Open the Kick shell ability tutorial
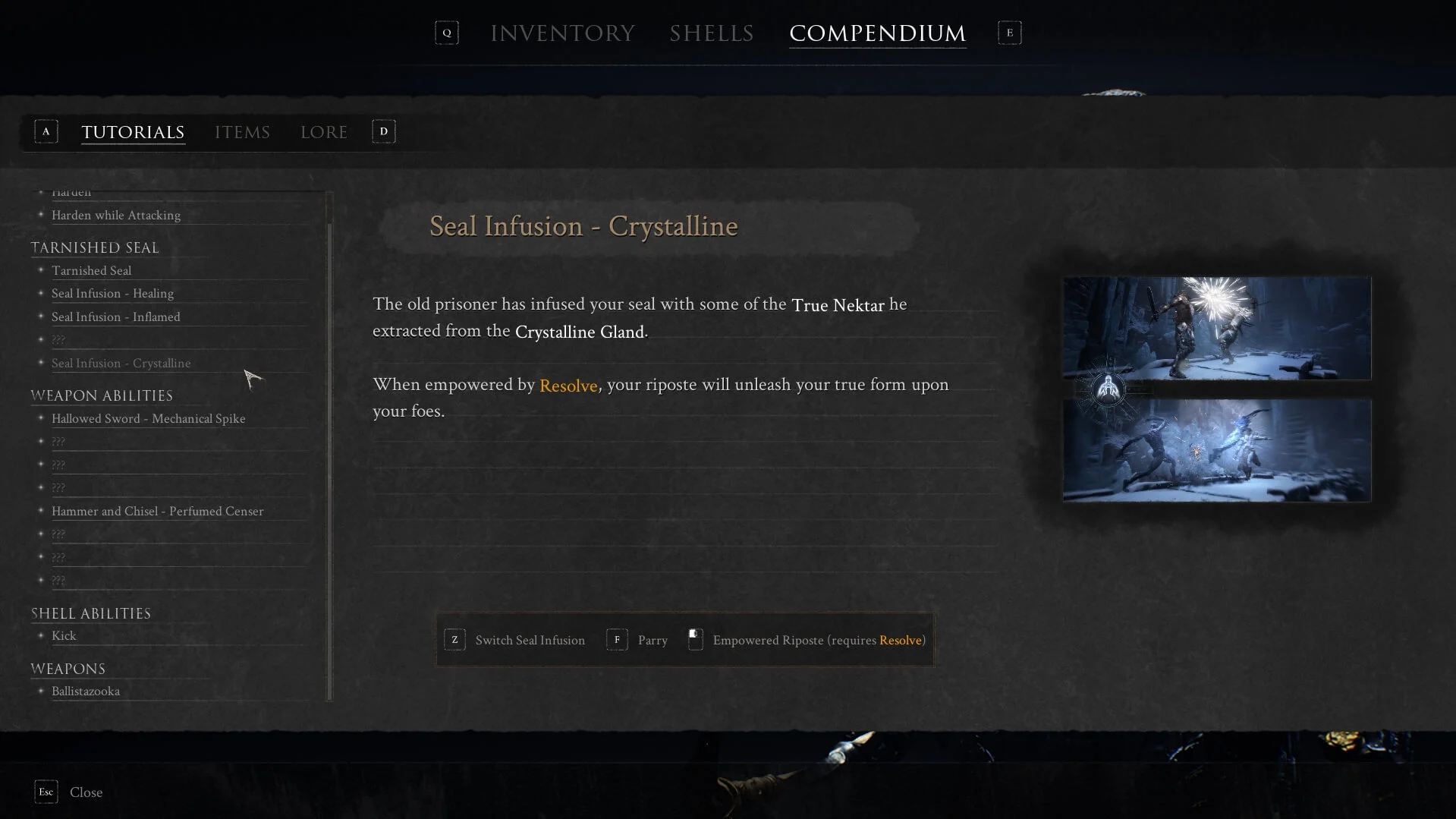The image size is (1456, 819). click(64, 636)
